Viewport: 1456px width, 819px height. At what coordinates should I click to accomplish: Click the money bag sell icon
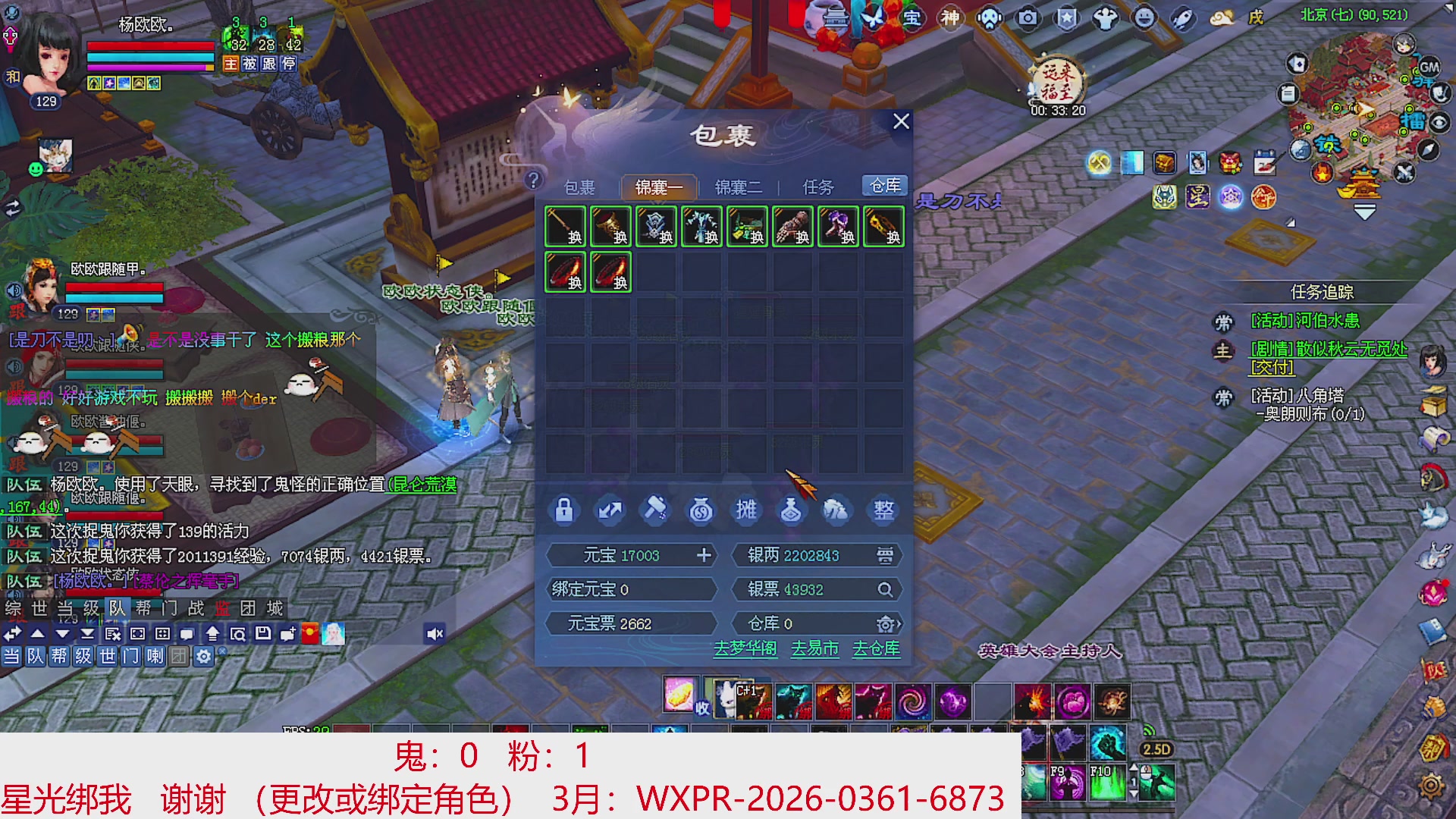[701, 510]
